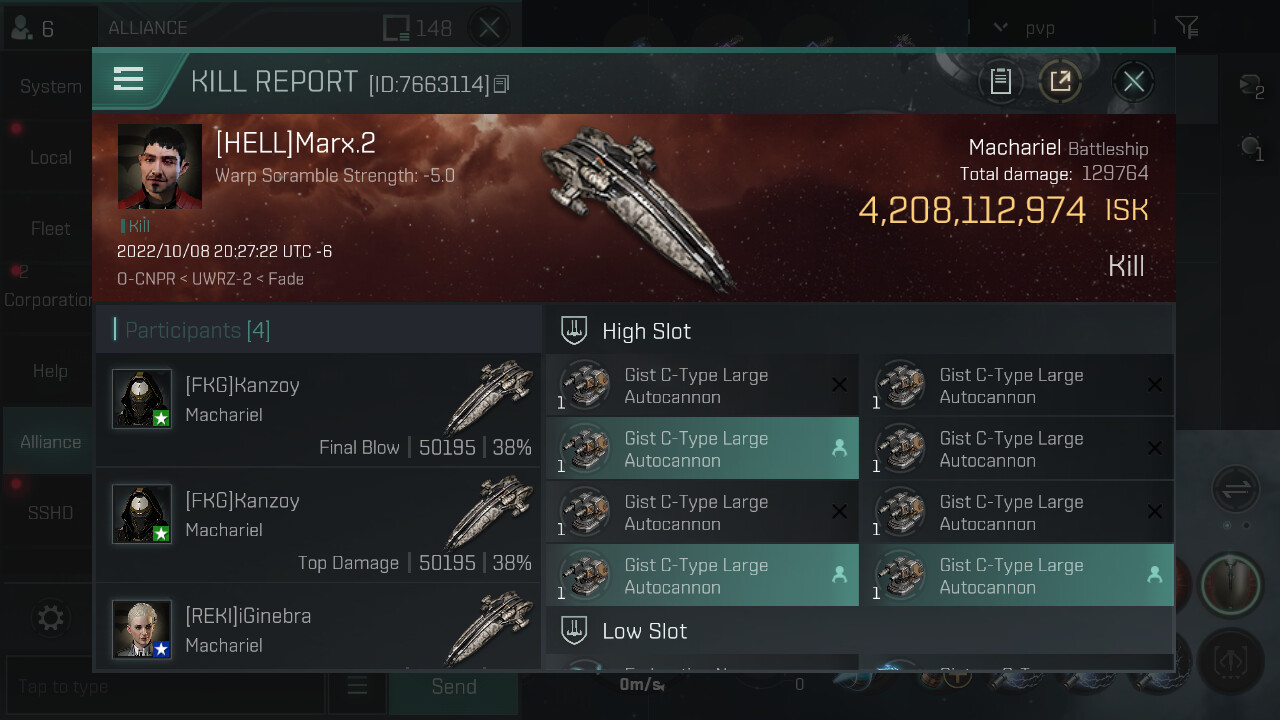
Task: Switch to the System chat channel
Action: pyautogui.click(x=50, y=87)
